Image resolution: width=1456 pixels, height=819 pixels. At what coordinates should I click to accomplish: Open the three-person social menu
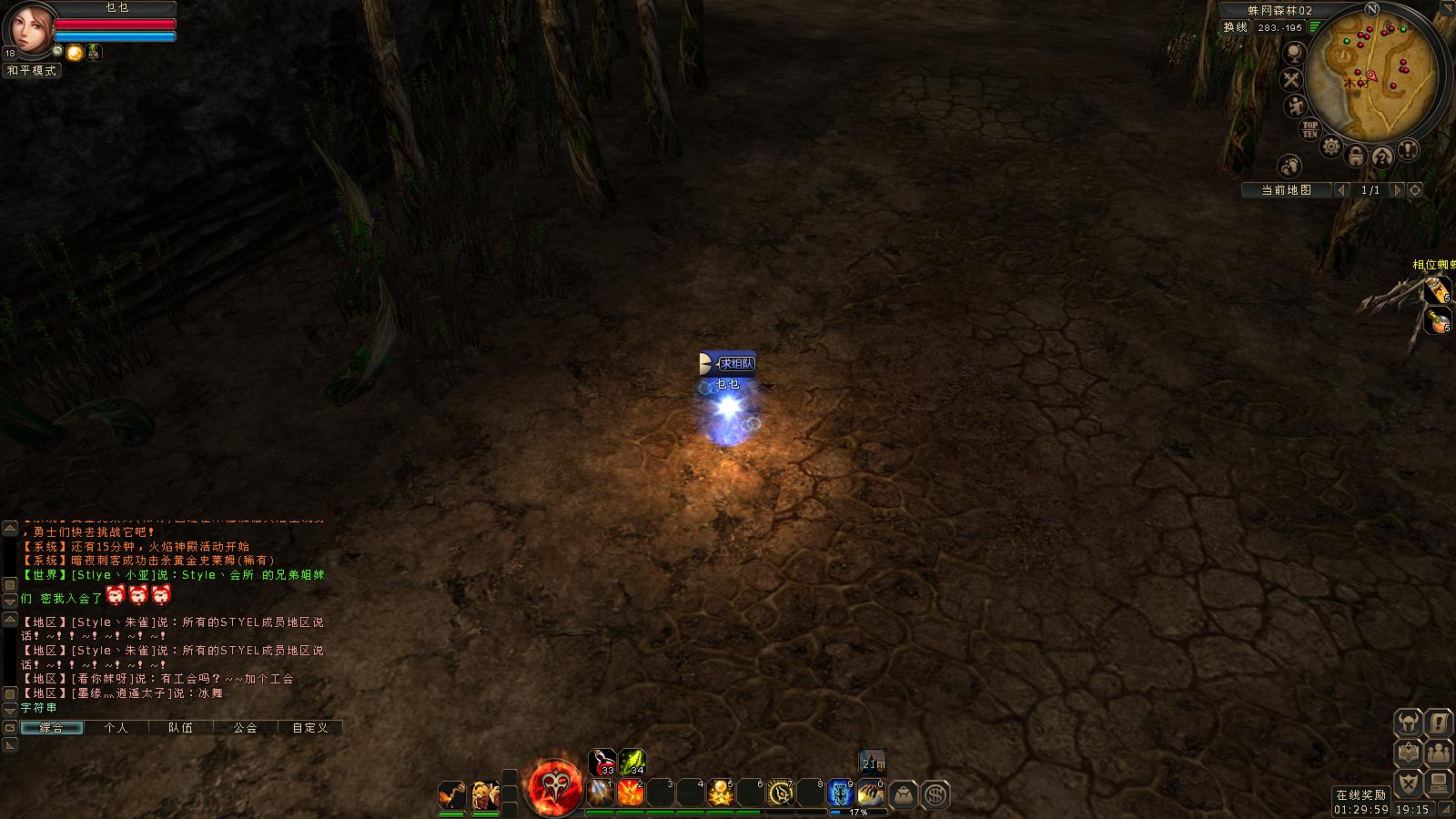pos(1438,753)
